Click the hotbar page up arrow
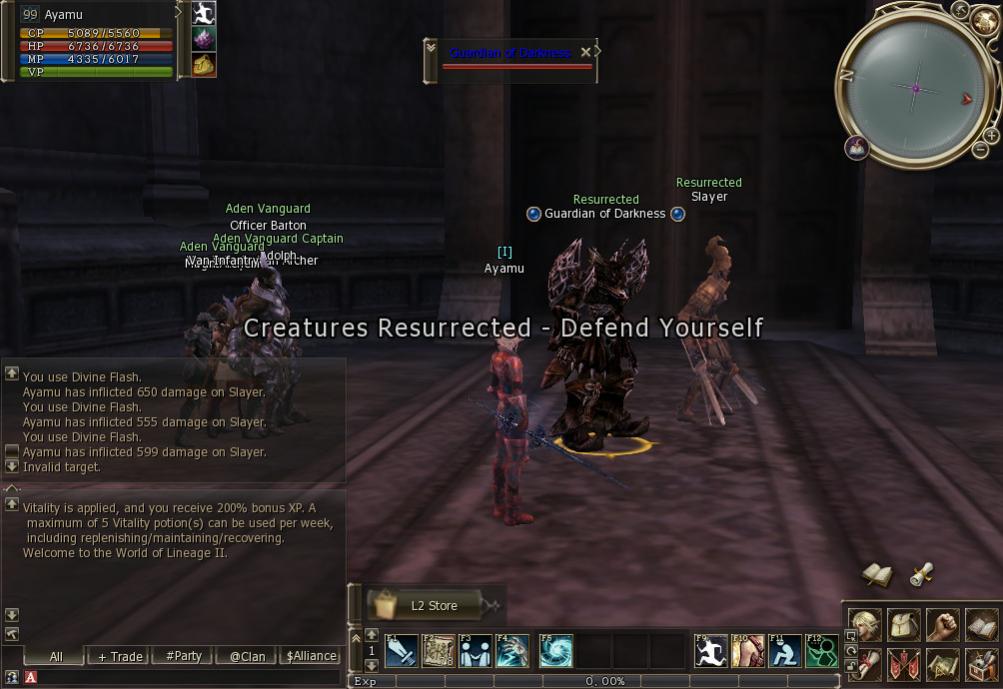 click(372, 635)
